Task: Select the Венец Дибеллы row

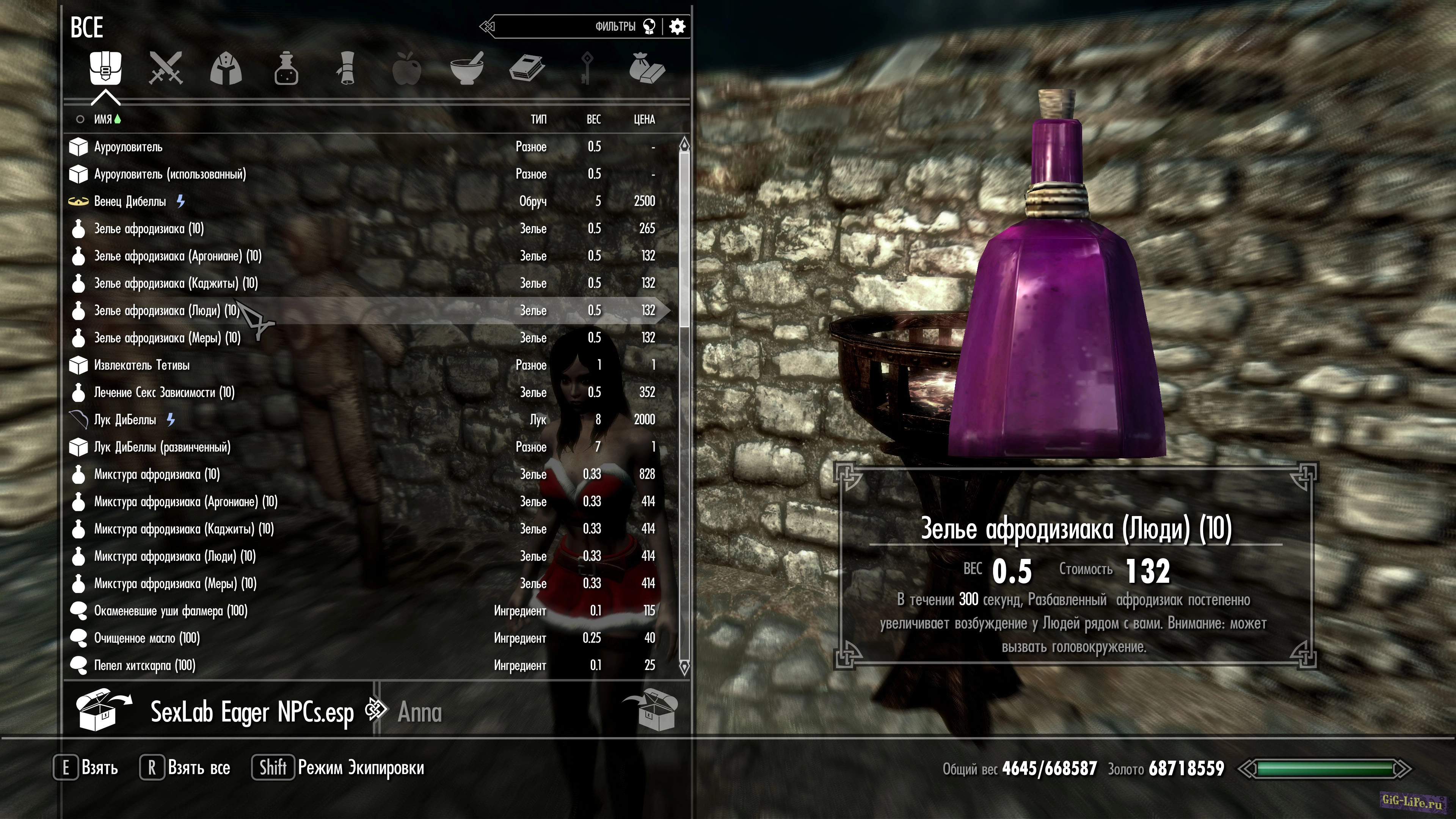Action: (x=130, y=201)
